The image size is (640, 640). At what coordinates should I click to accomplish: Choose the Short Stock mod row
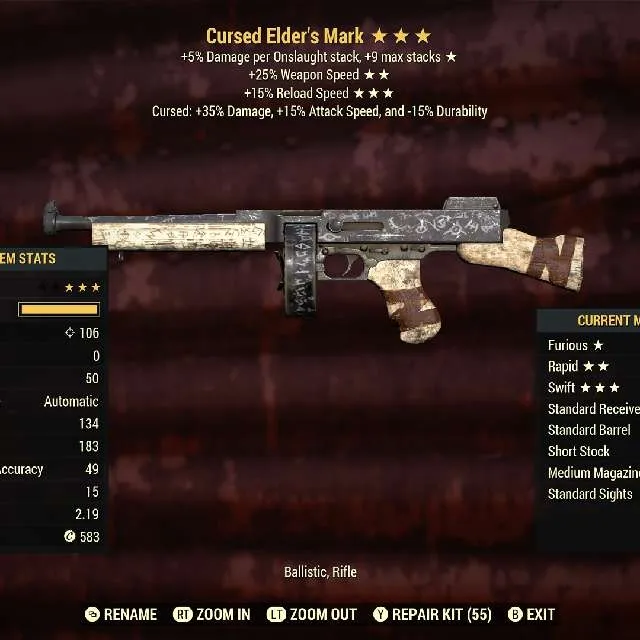pos(579,451)
